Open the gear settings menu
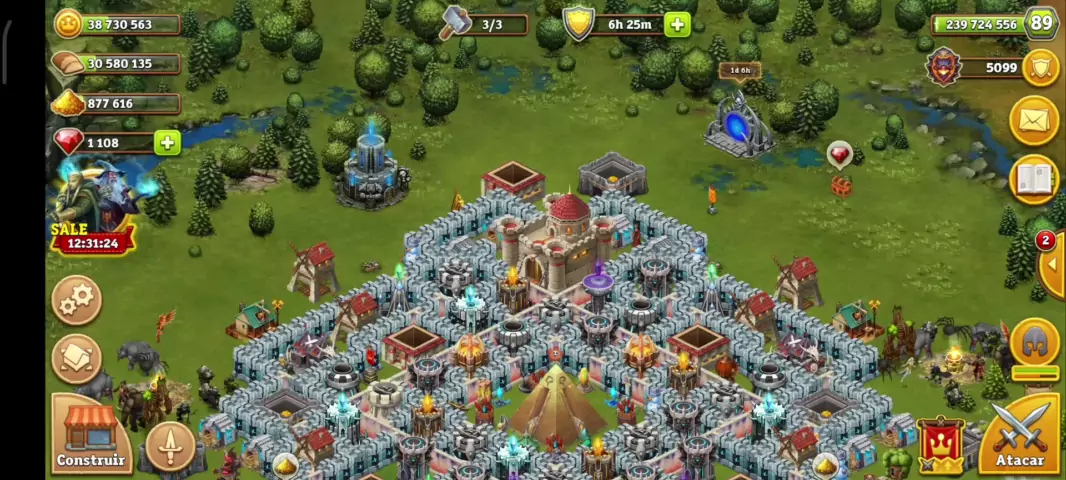 (77, 298)
